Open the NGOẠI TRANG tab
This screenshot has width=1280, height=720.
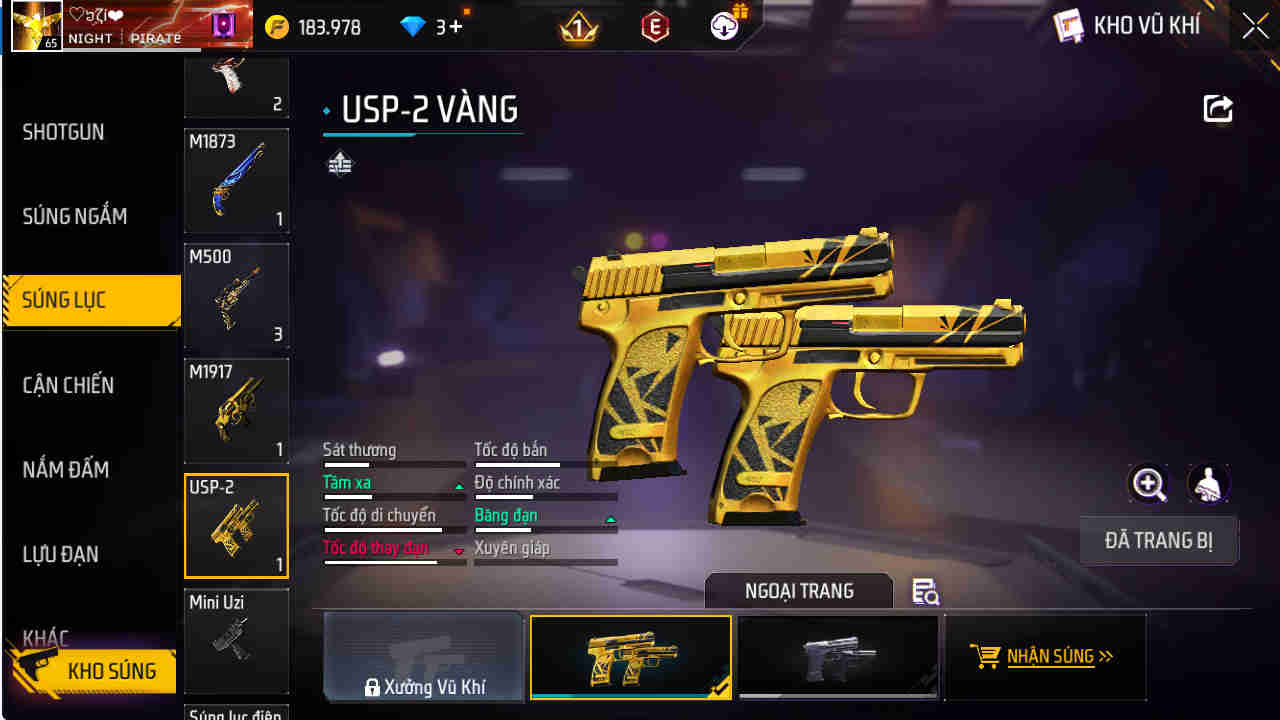[x=797, y=590]
